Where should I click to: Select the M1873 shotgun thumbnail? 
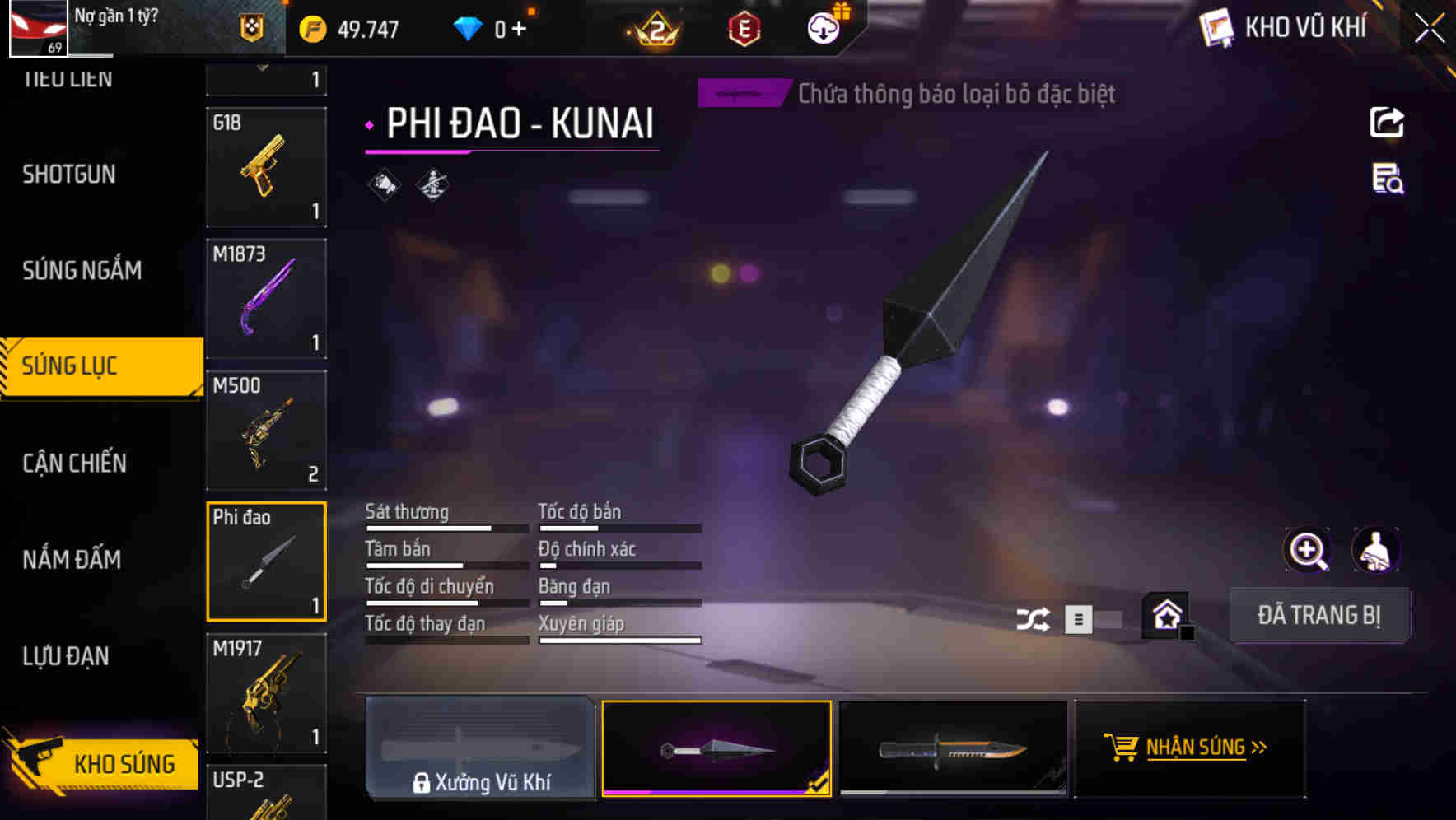[x=265, y=298]
